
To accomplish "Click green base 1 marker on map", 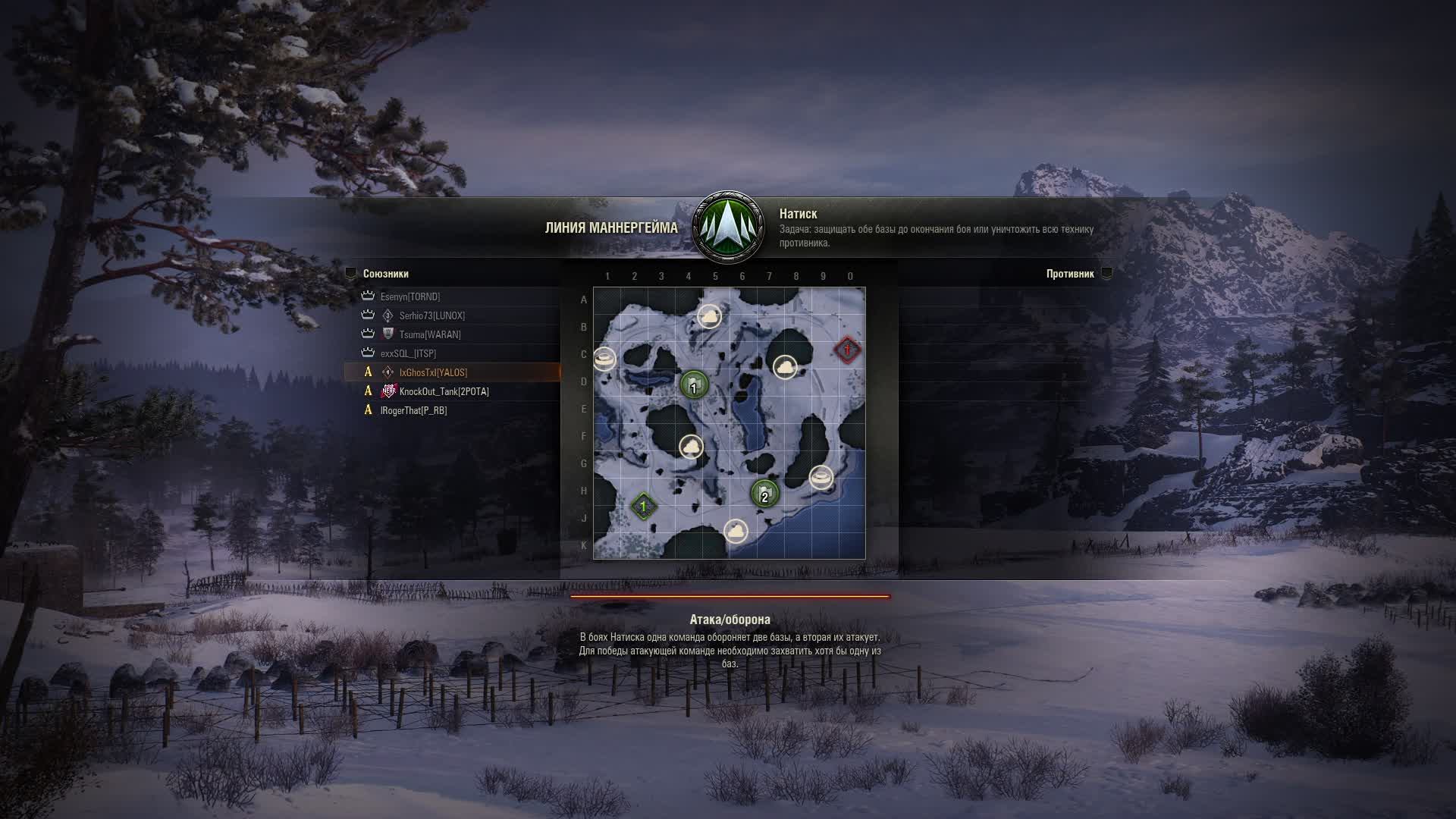I will pyautogui.click(x=694, y=385).
